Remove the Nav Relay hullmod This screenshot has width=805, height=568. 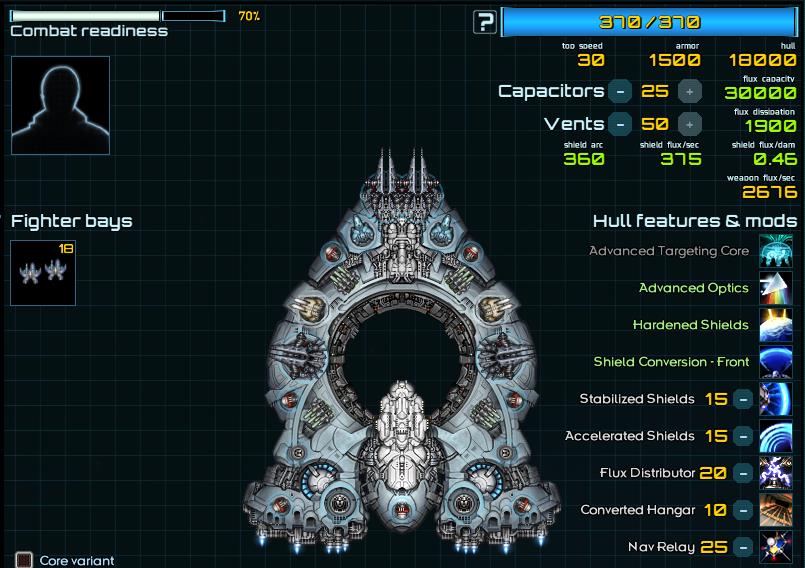[x=743, y=547]
